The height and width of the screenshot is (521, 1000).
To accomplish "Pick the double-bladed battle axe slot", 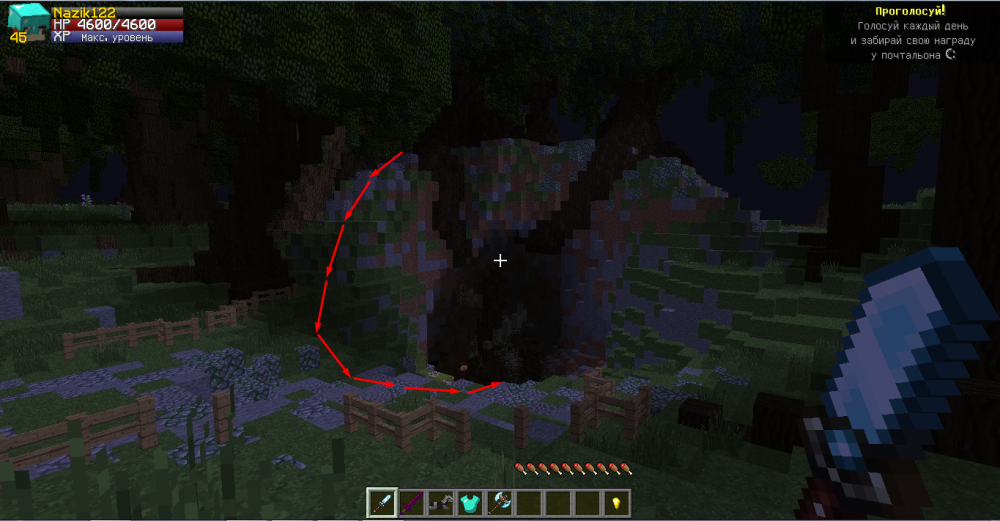I will tap(498, 502).
